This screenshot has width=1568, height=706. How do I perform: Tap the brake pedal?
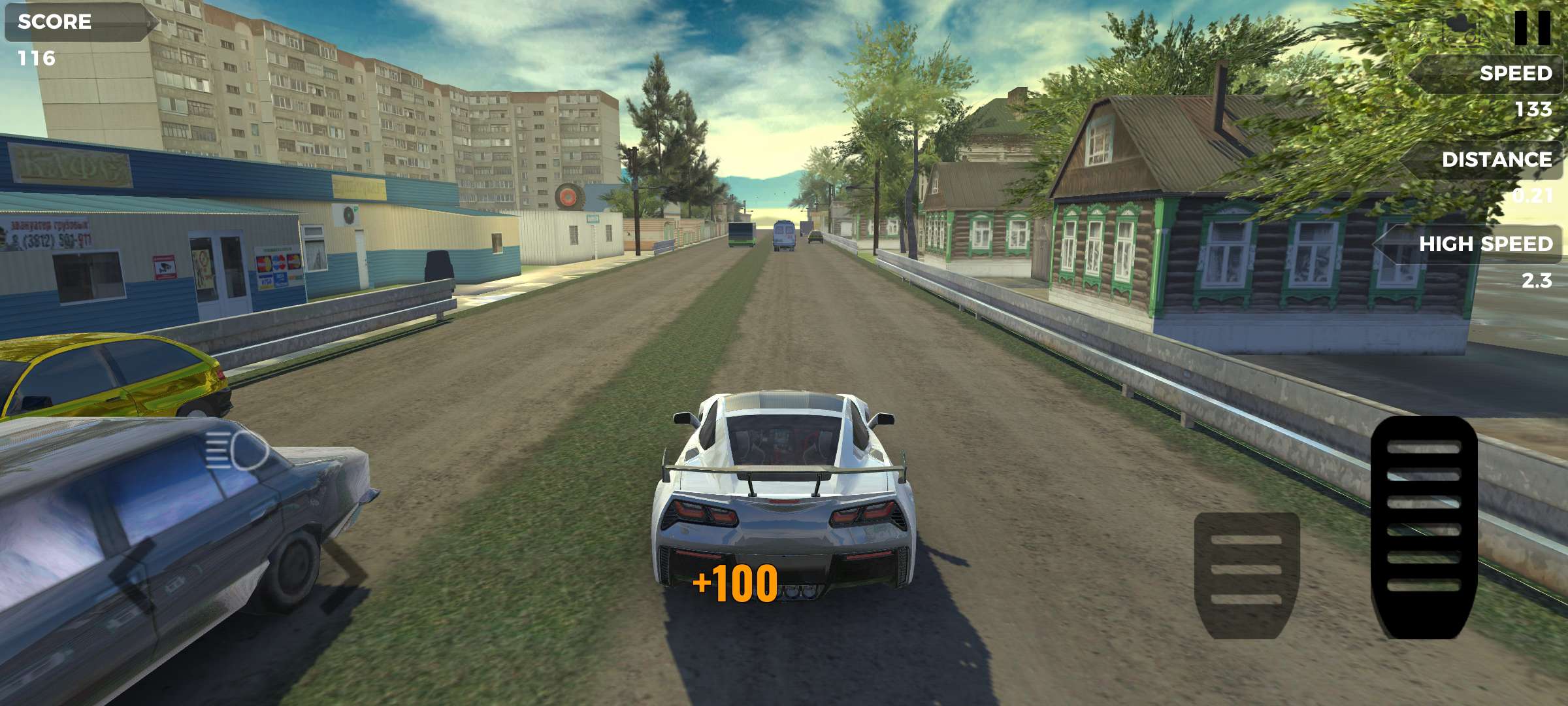coord(1247,575)
